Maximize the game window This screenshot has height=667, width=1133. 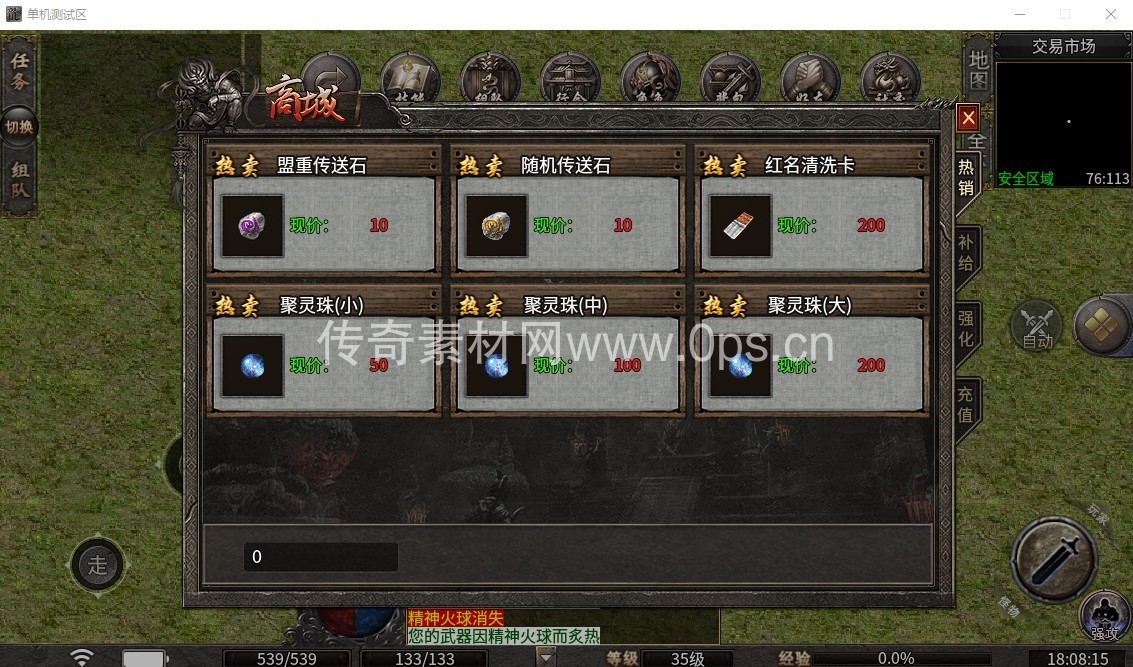1065,14
